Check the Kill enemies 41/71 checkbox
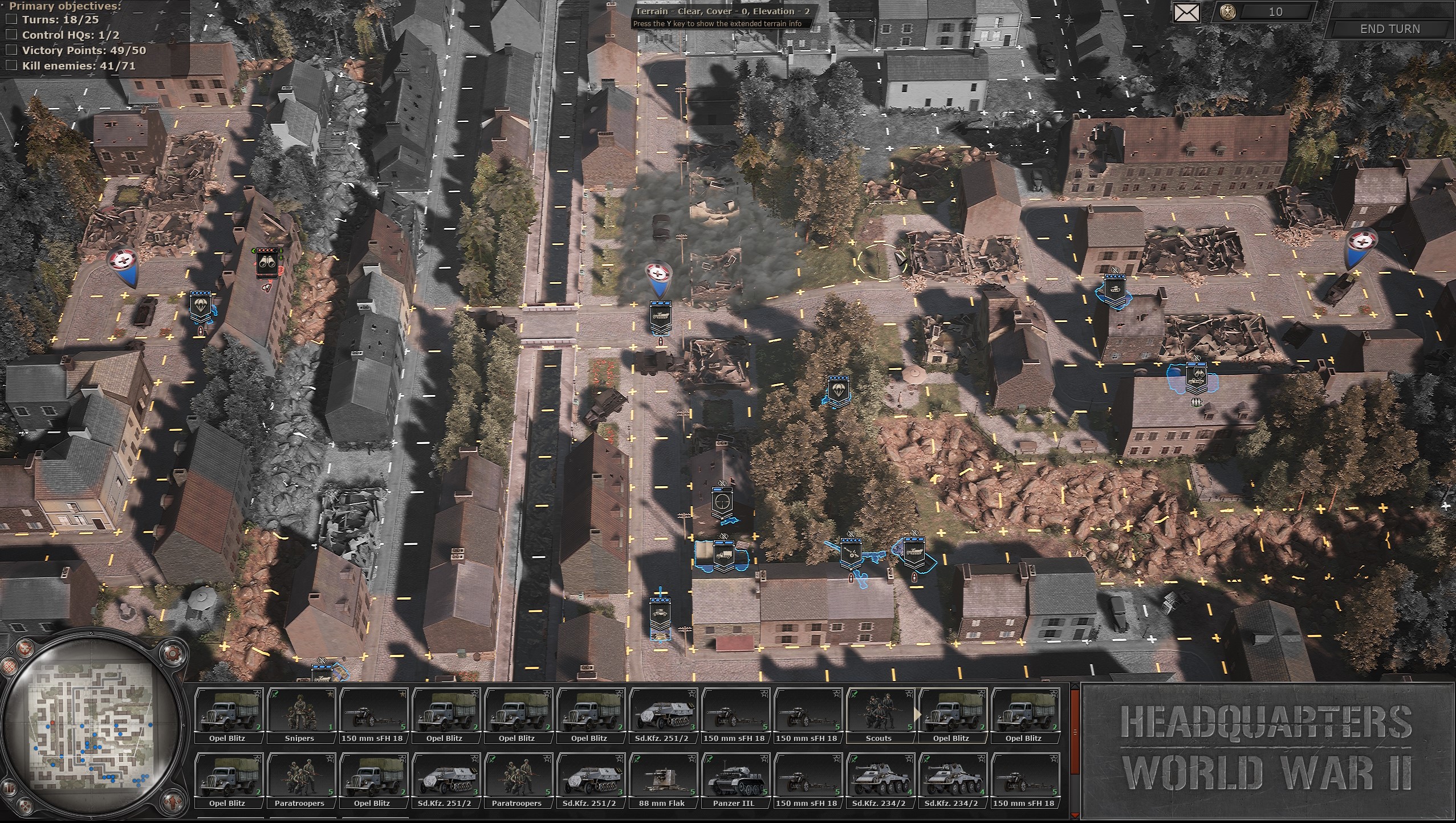Viewport: 1456px width, 823px height. (12, 64)
